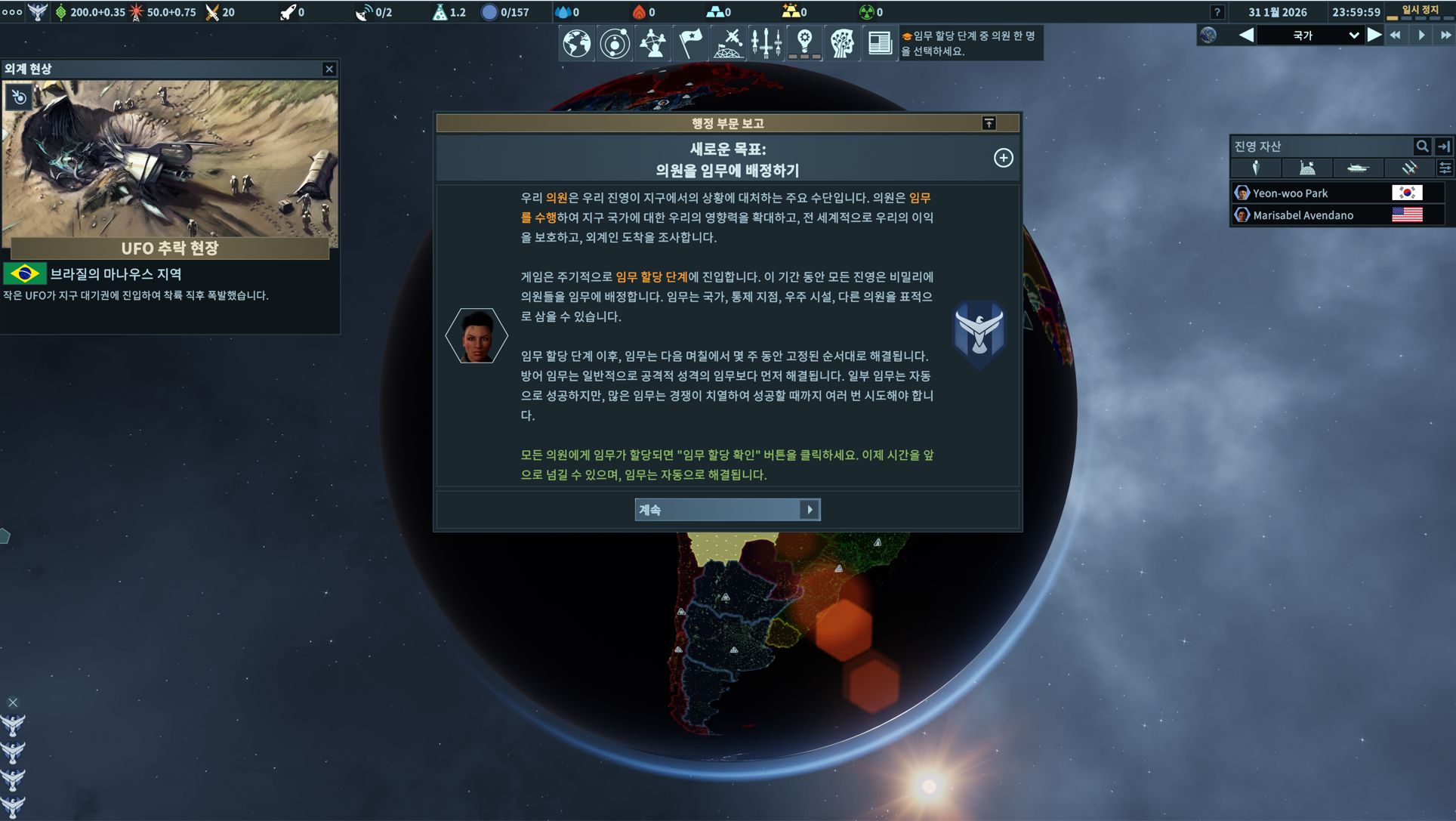Image resolution: width=1456 pixels, height=821 pixels.
Task: Open the fleets spaceship screen
Action: pos(766,43)
